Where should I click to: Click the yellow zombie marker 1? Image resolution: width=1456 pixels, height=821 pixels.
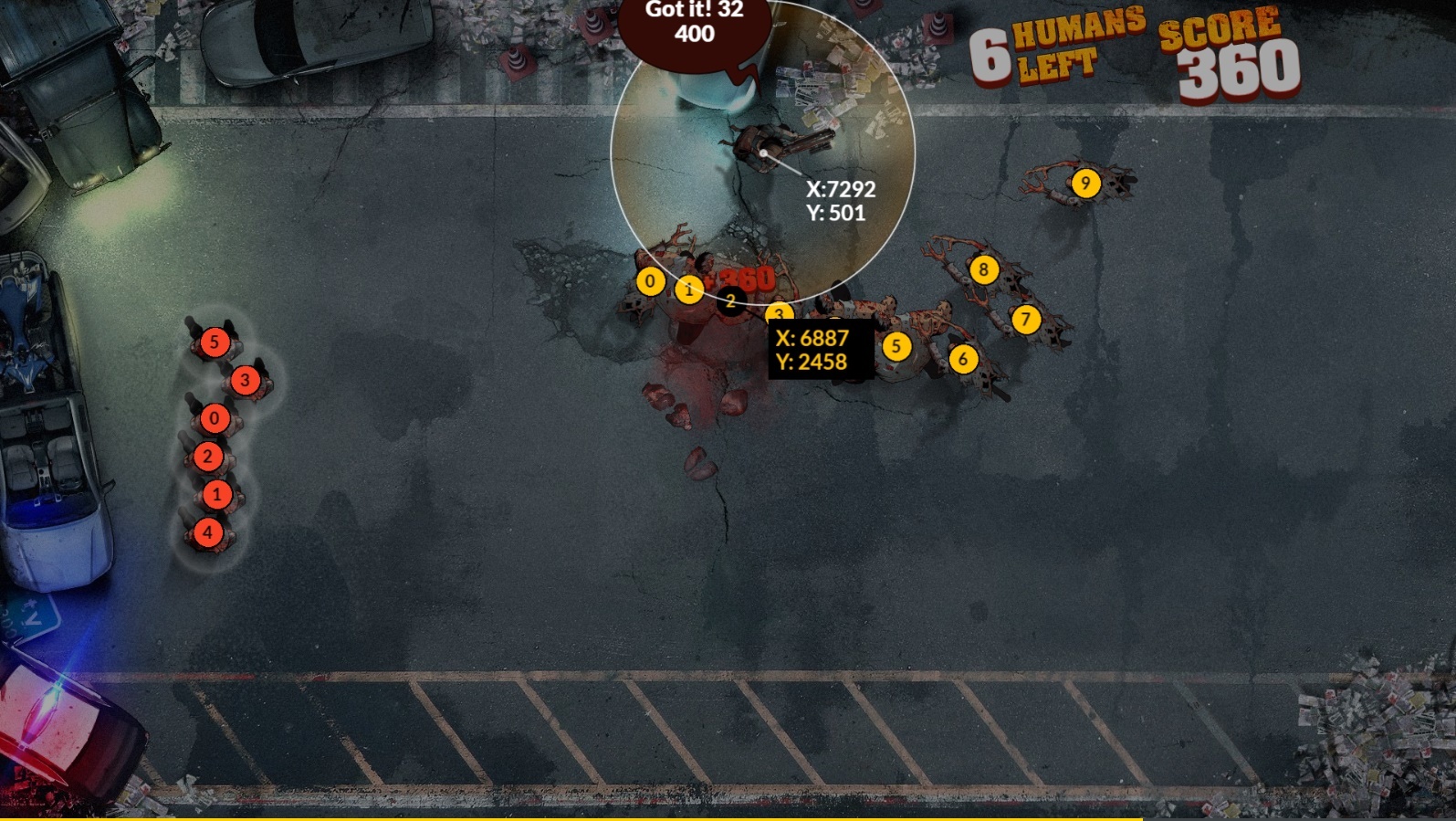(x=689, y=290)
